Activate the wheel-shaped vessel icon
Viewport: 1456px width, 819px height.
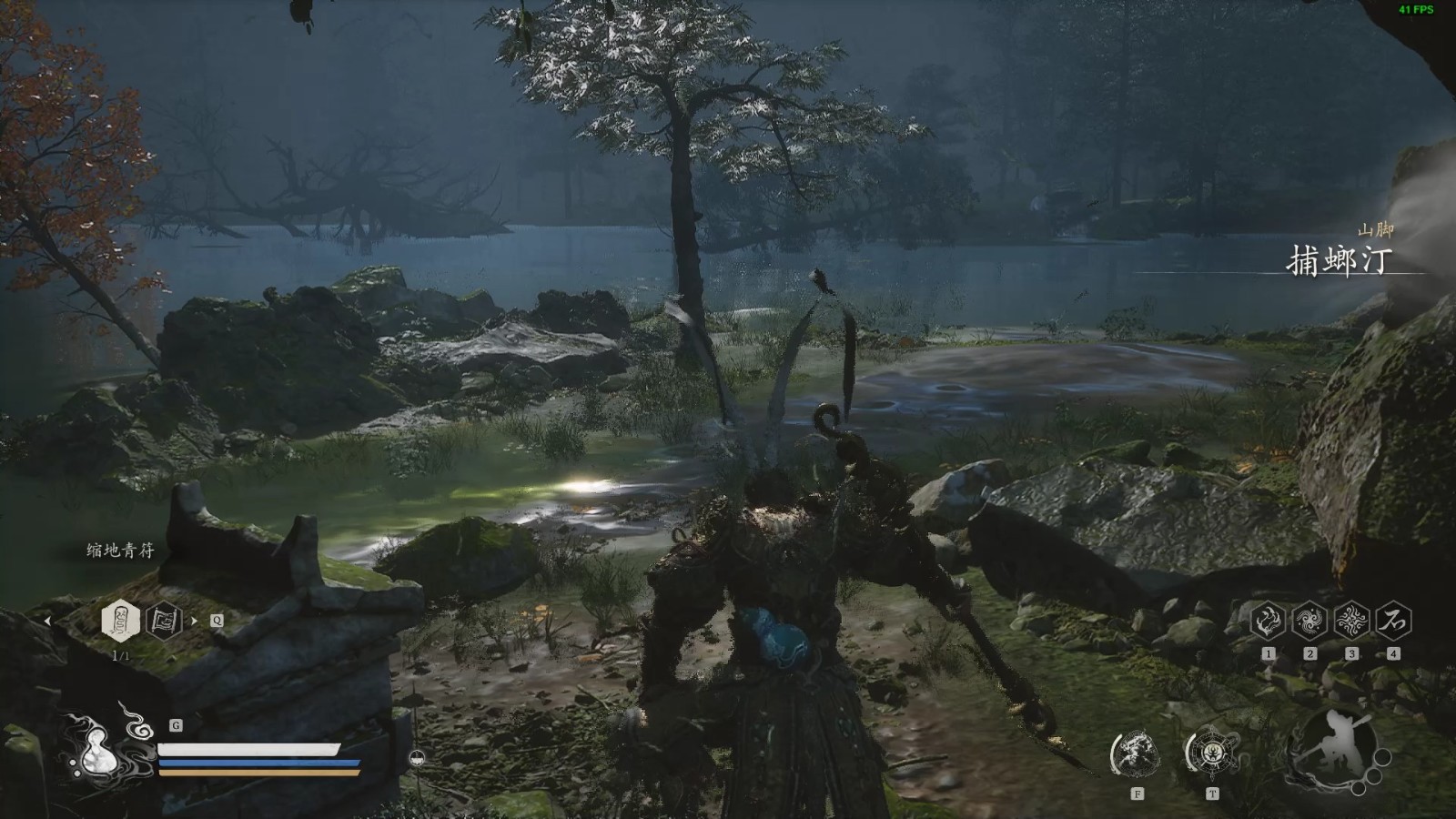[x=1211, y=753]
